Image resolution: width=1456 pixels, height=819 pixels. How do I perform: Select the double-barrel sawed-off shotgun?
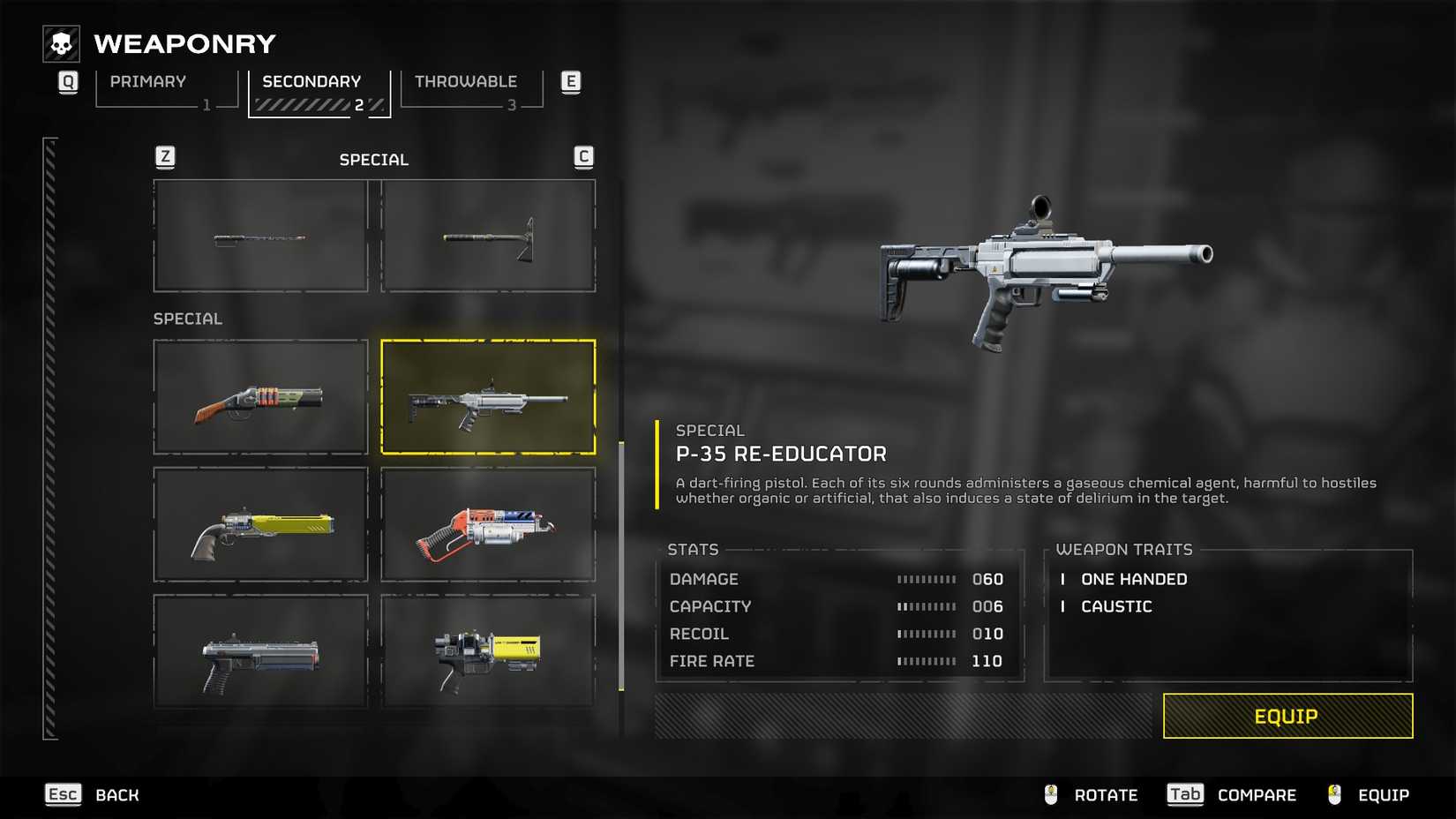point(260,397)
